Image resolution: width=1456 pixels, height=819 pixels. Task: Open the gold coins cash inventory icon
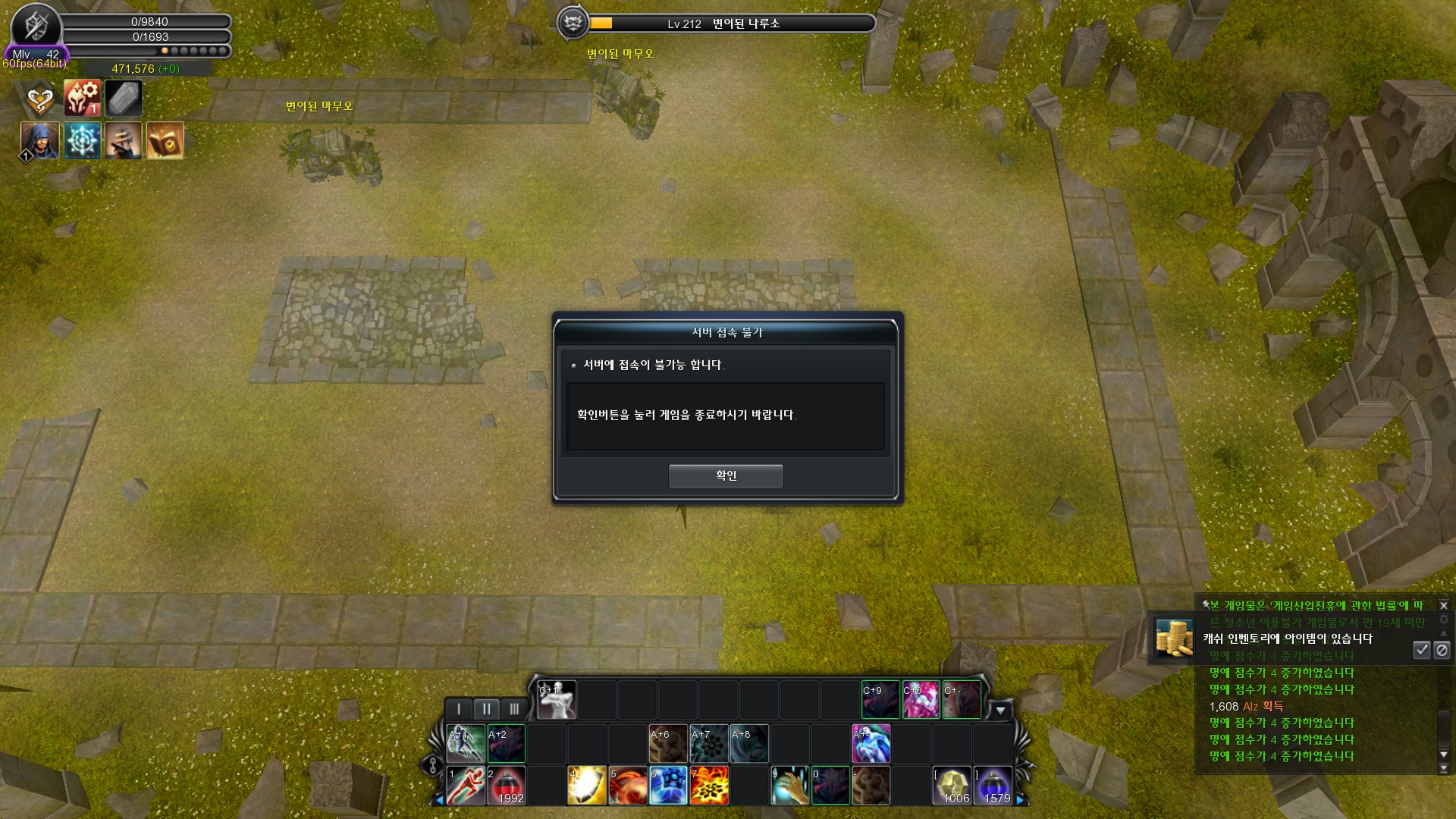tap(1173, 637)
